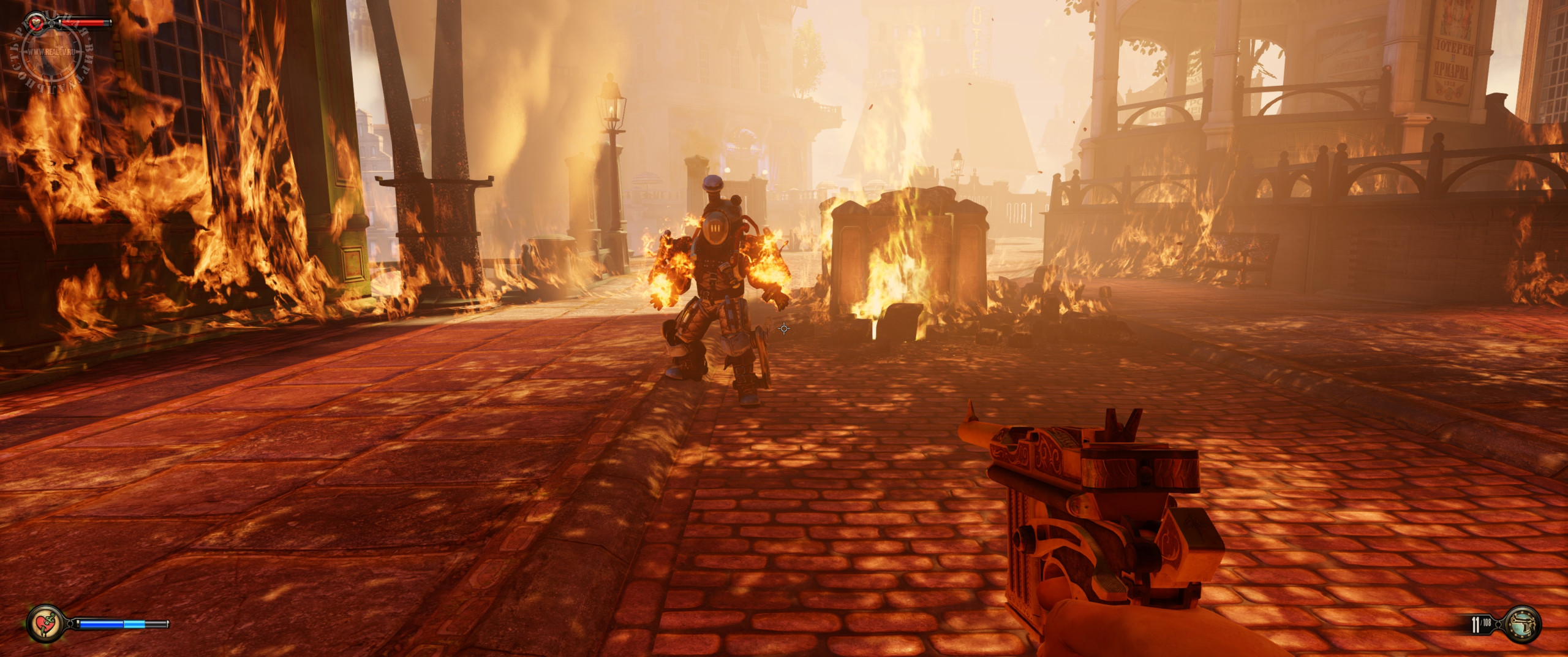
Task: Select the Possession vigor heart-and-dagger icon
Action: [45, 624]
